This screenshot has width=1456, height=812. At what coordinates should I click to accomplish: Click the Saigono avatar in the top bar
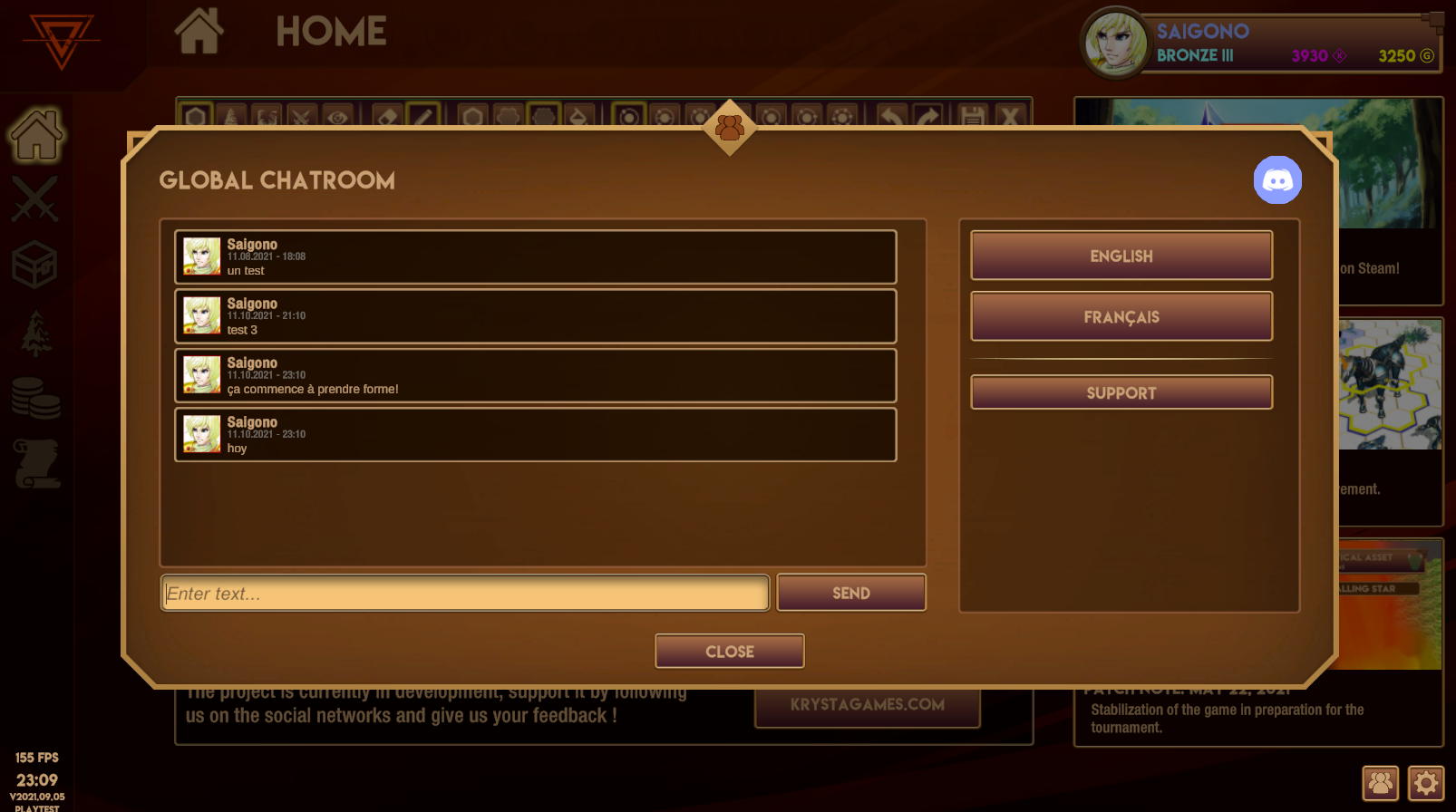tap(1114, 41)
